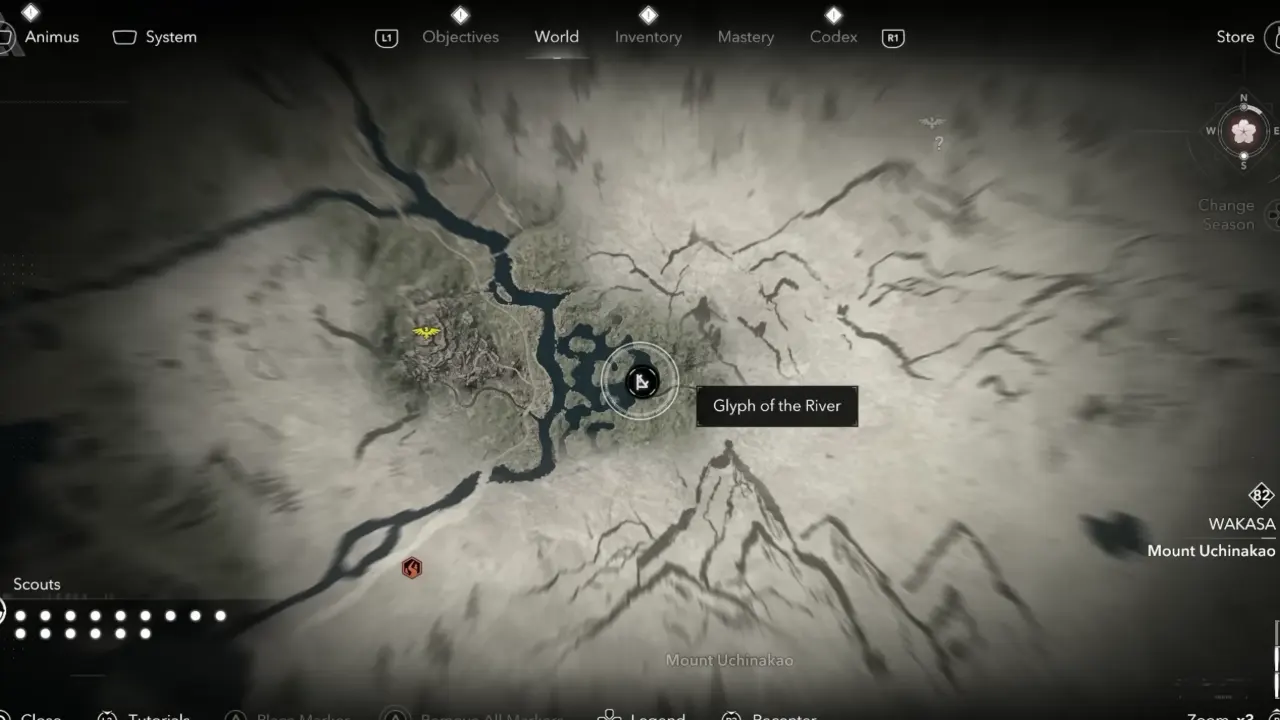Open the Animus menu
The height and width of the screenshot is (720, 1280).
(x=51, y=37)
